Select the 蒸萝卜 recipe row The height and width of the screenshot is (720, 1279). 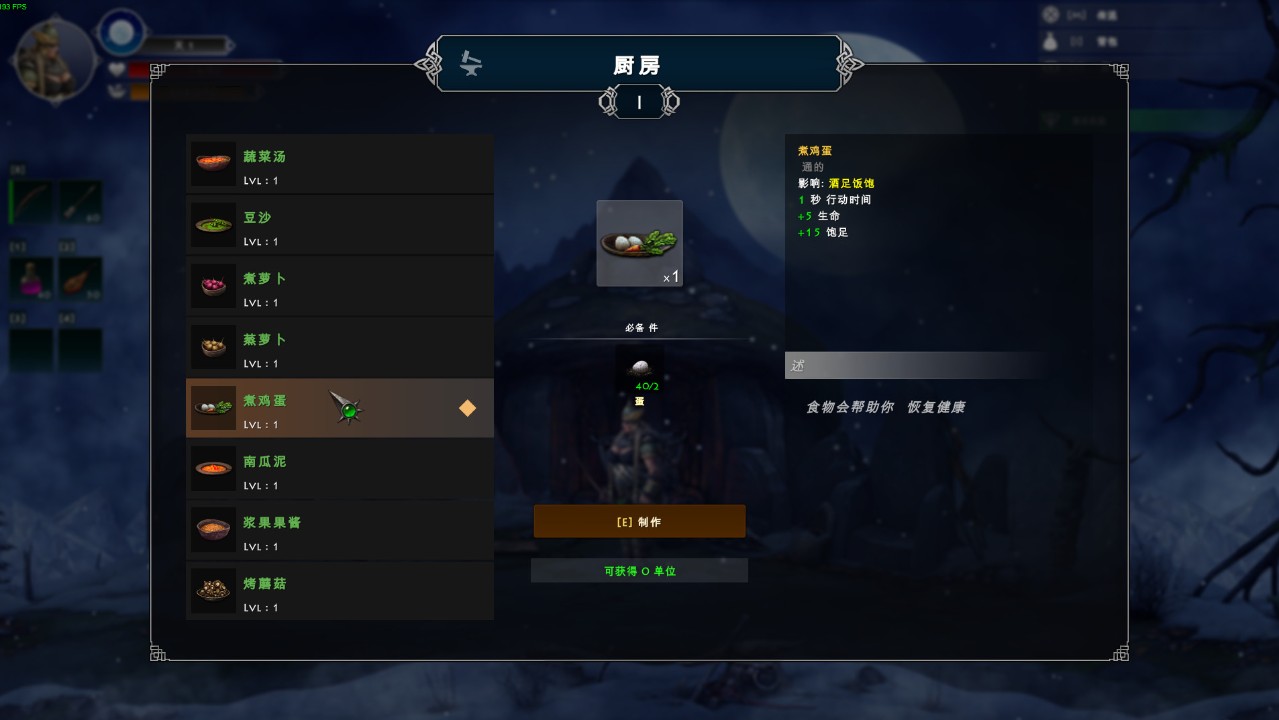(339, 348)
